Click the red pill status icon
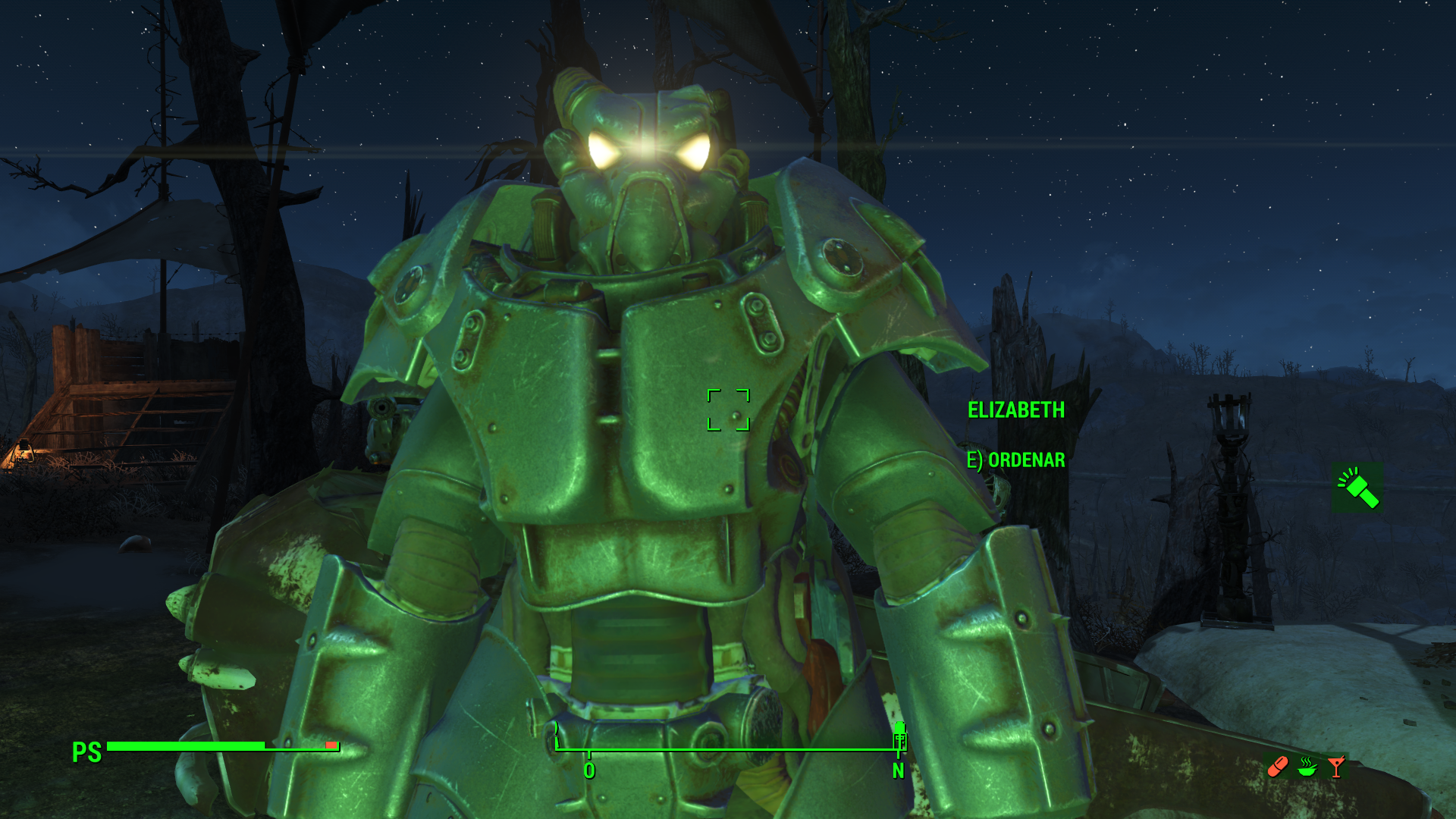This screenshot has height=819, width=1456. click(x=1278, y=767)
